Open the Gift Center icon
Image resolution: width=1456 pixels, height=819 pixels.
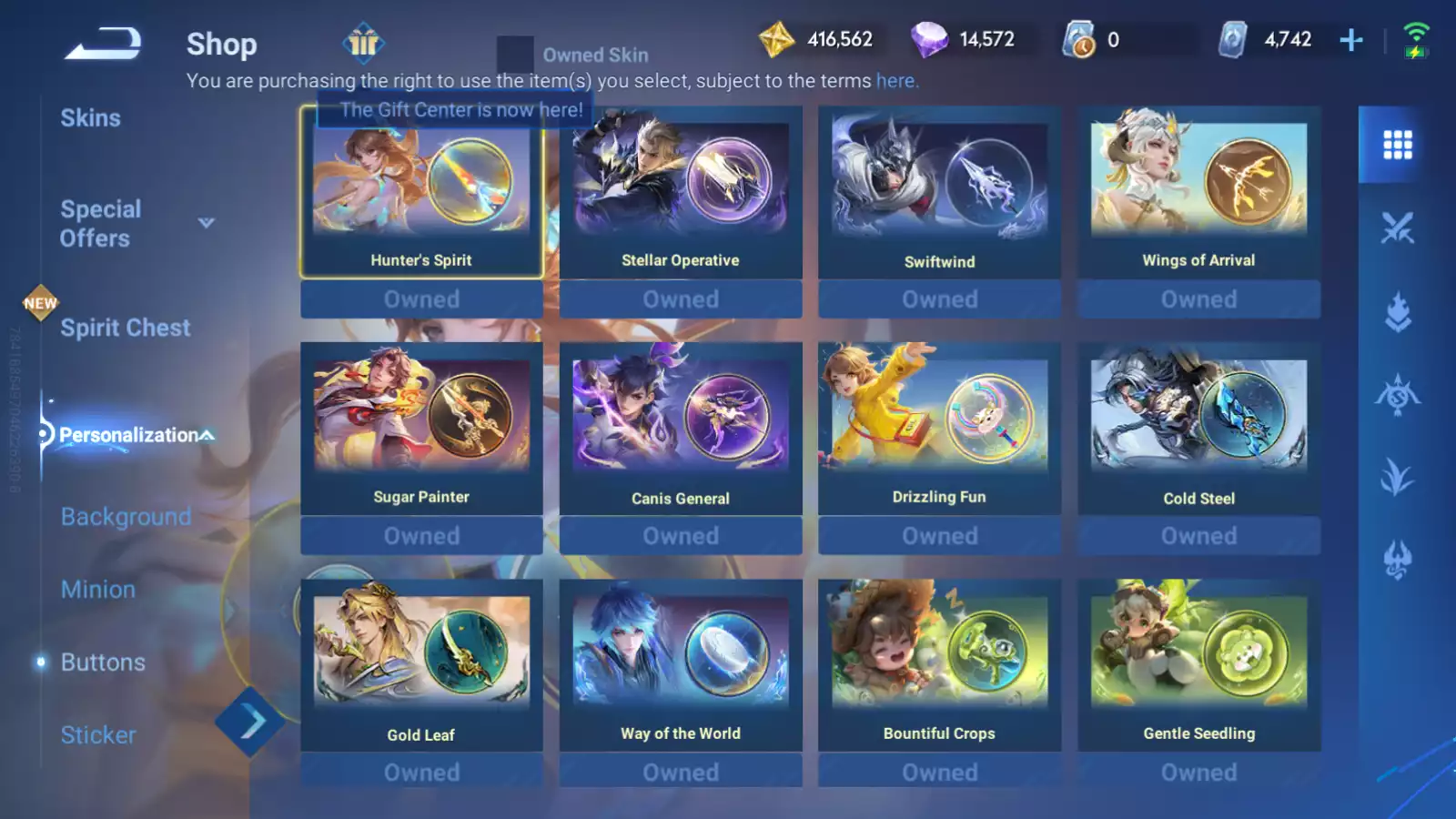pos(363,43)
